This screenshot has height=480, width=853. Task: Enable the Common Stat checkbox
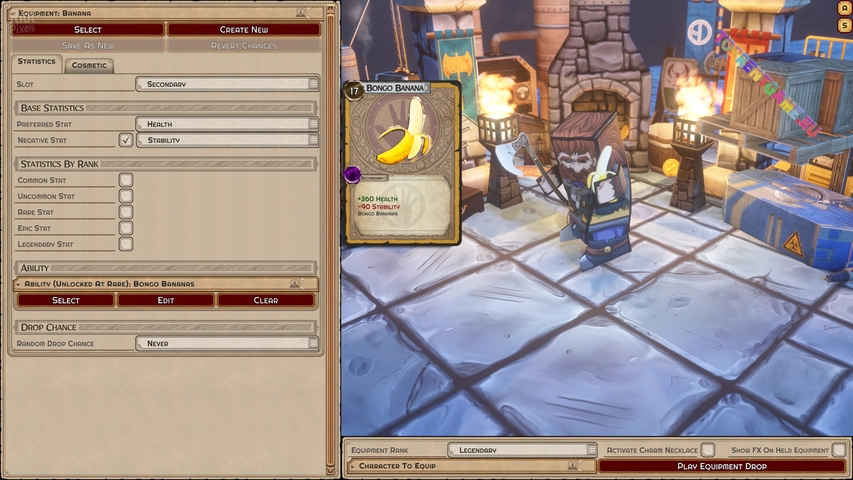(x=126, y=180)
